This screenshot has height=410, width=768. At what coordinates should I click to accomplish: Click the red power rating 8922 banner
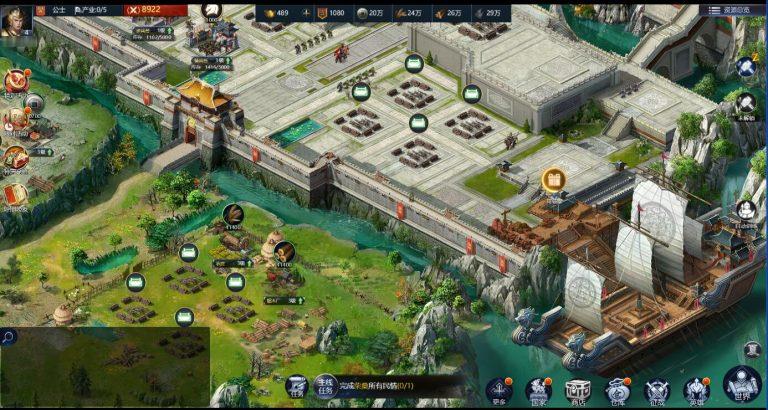(x=147, y=9)
